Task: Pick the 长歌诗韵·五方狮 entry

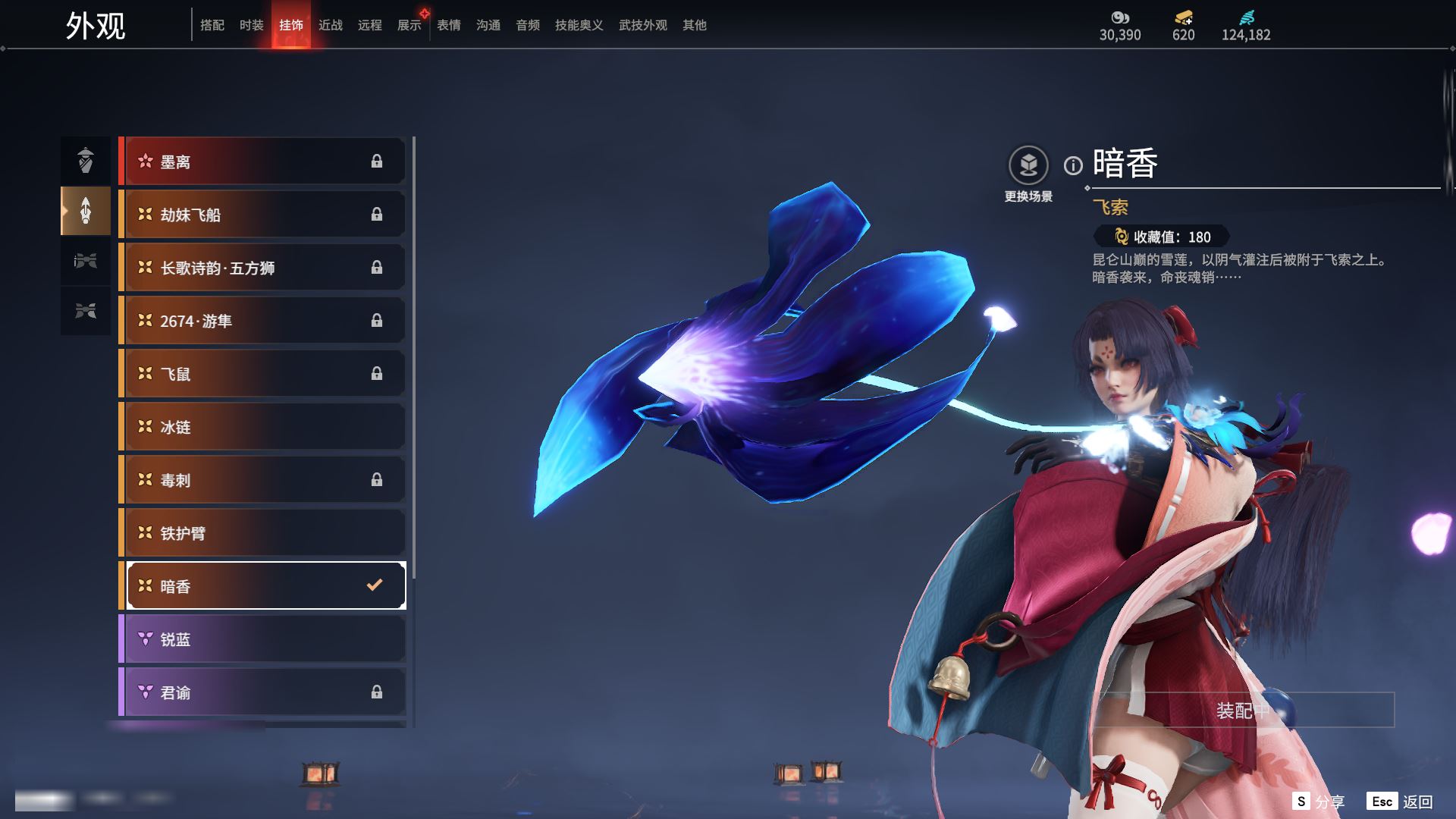Action: pyautogui.click(x=262, y=268)
